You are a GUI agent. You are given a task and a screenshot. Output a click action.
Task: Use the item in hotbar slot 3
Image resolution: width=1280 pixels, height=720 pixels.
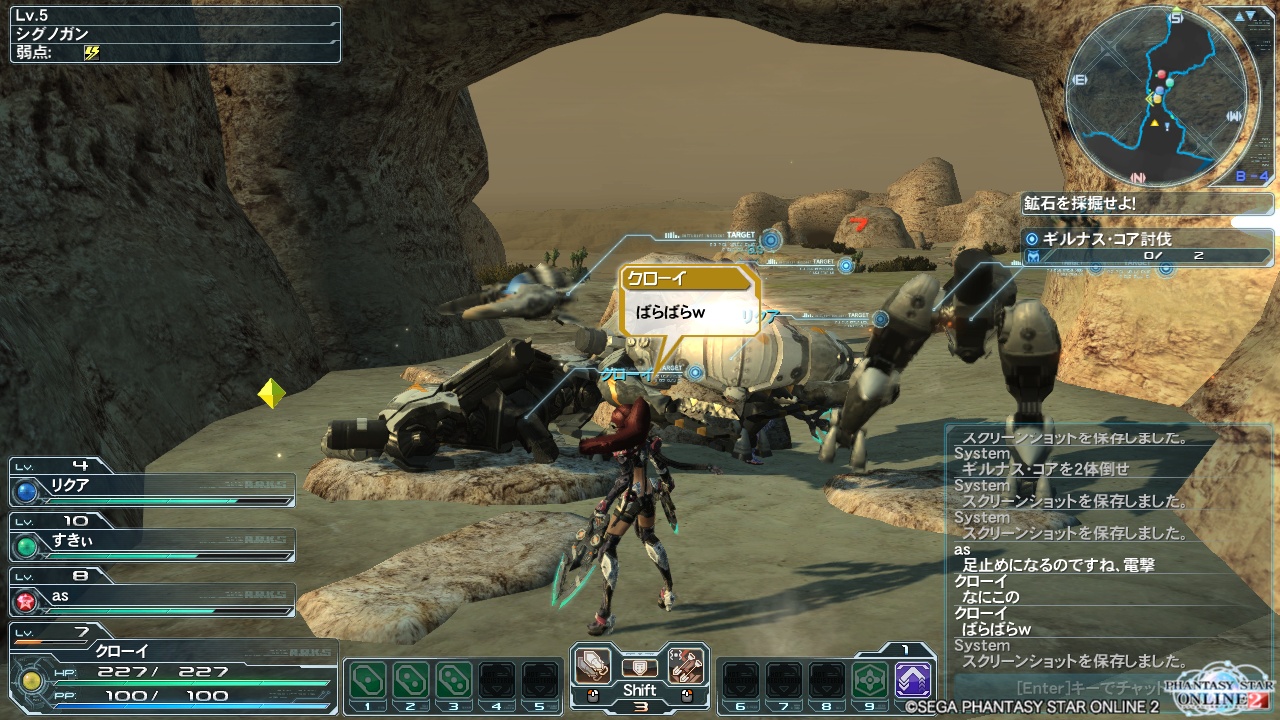(454, 680)
